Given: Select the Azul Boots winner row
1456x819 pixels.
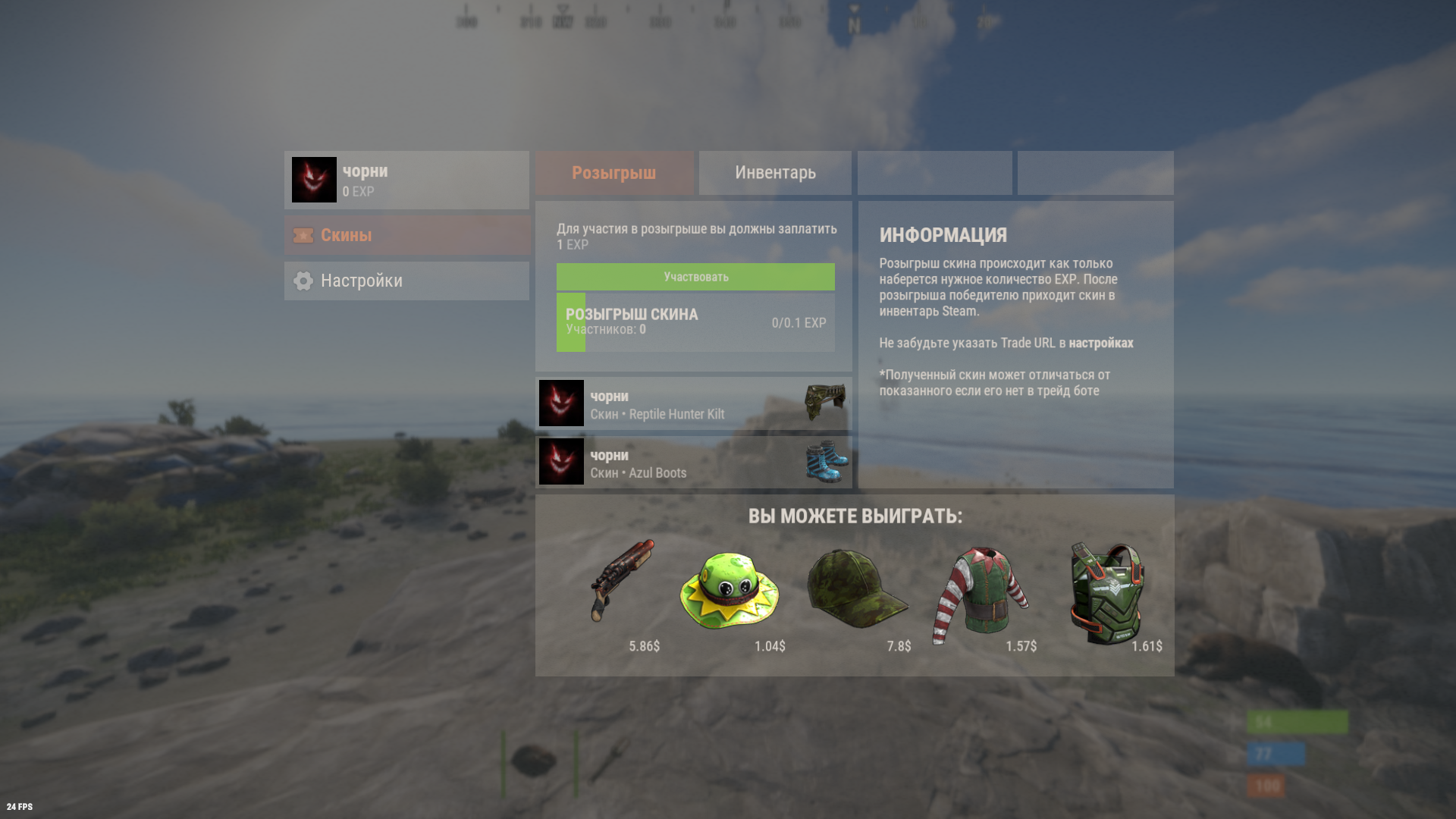Looking at the screenshot, I should click(693, 463).
